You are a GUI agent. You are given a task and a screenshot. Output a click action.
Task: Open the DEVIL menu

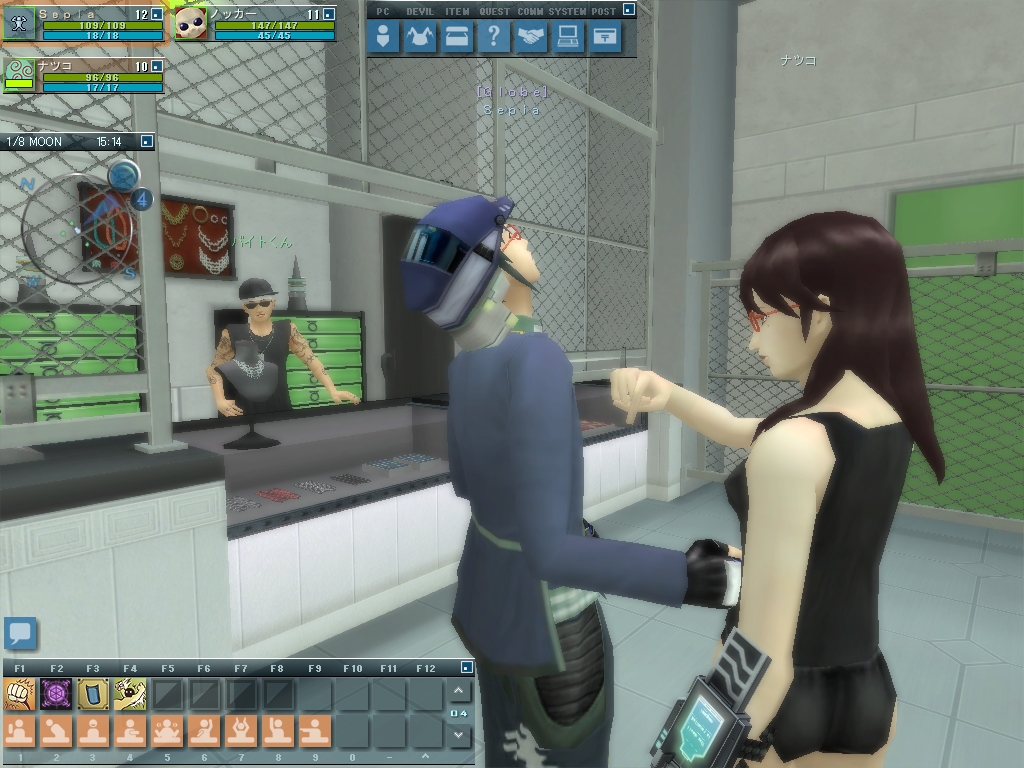pyautogui.click(x=420, y=38)
